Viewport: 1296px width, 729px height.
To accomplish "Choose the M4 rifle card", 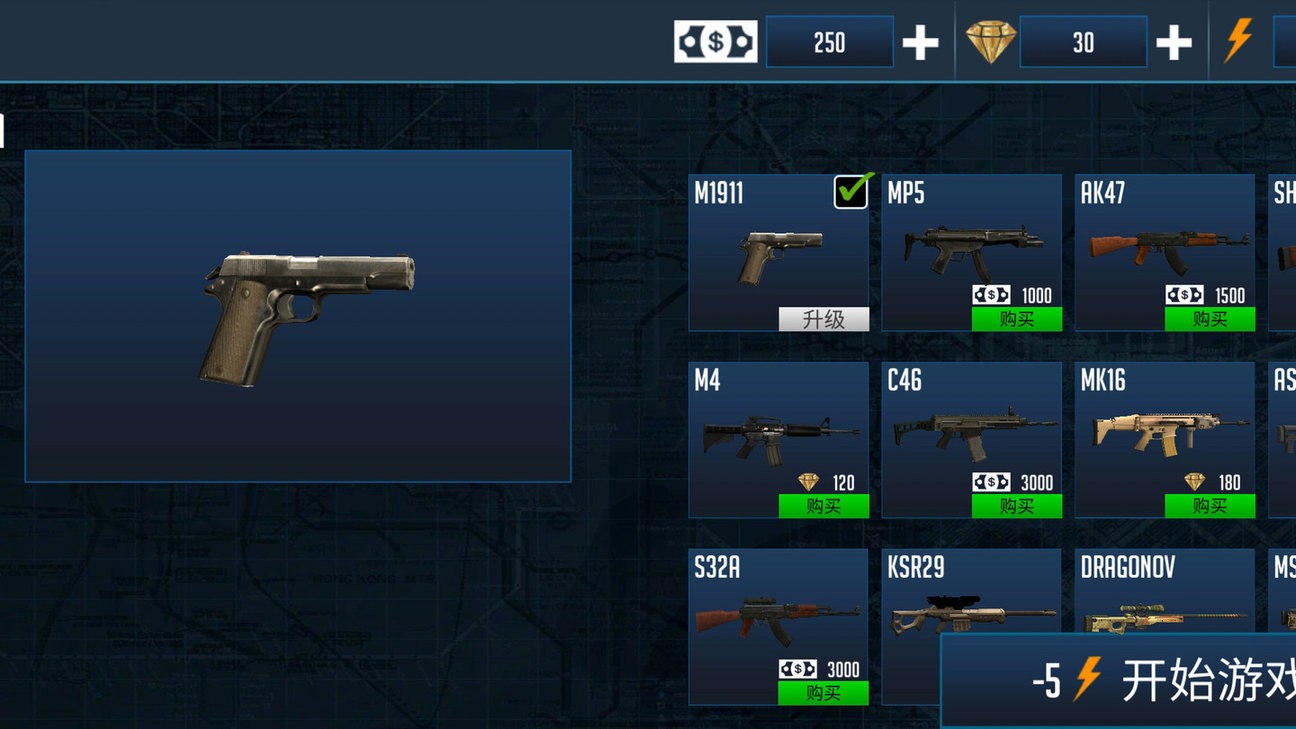I will (x=777, y=430).
